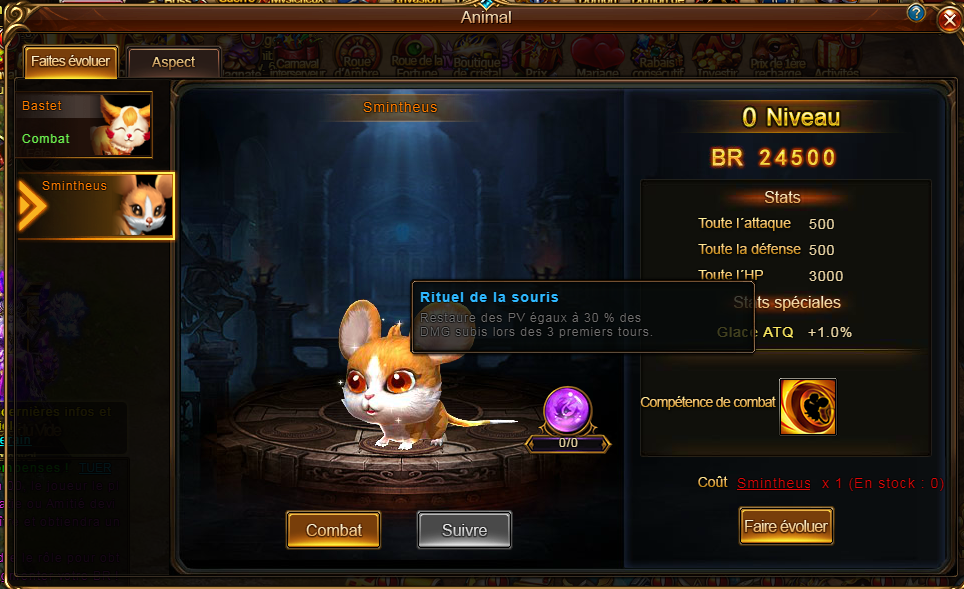
Task: Open the Smintheus cost item link
Action: click(774, 483)
